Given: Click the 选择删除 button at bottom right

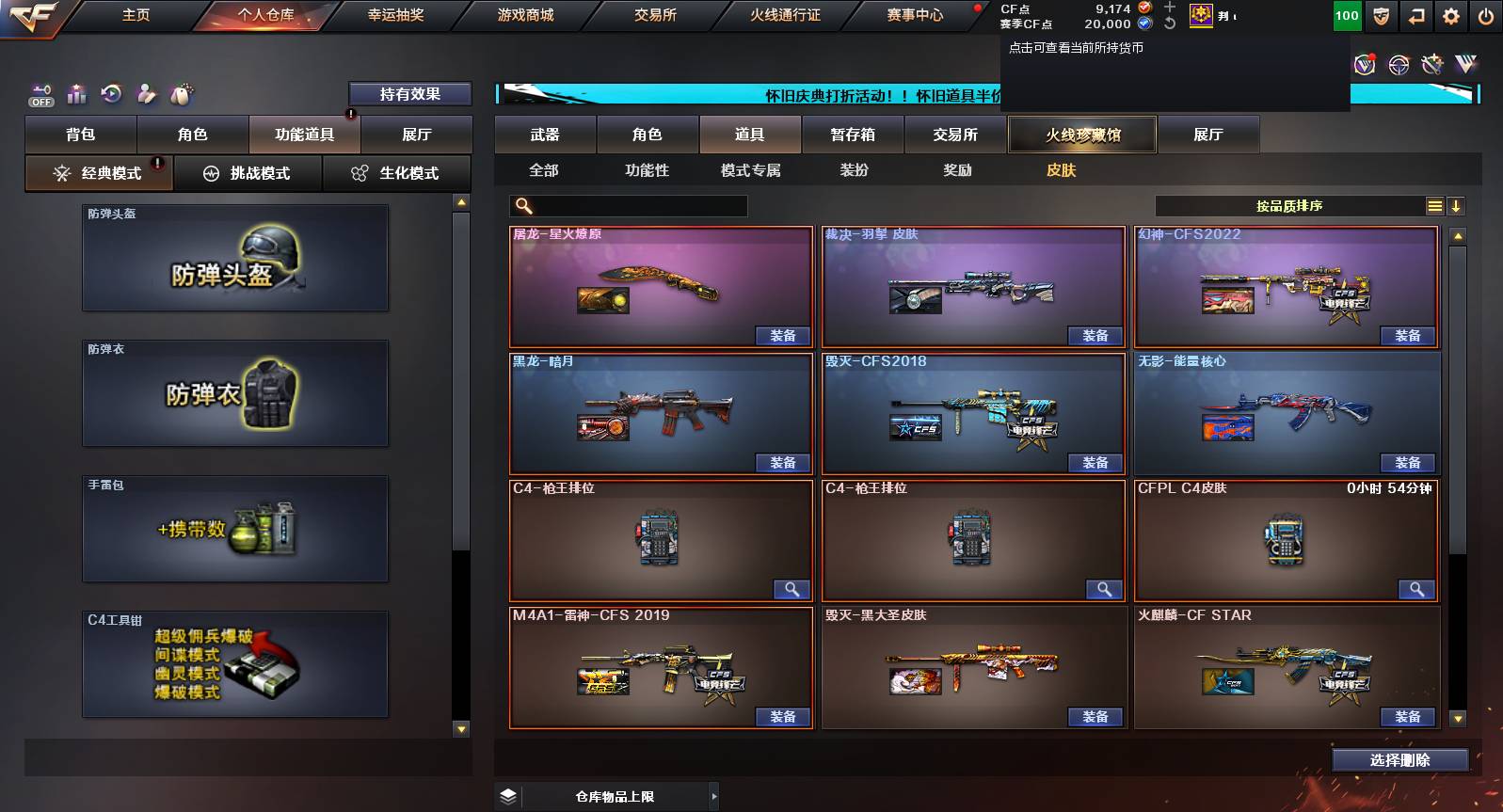Looking at the screenshot, I should (1399, 759).
